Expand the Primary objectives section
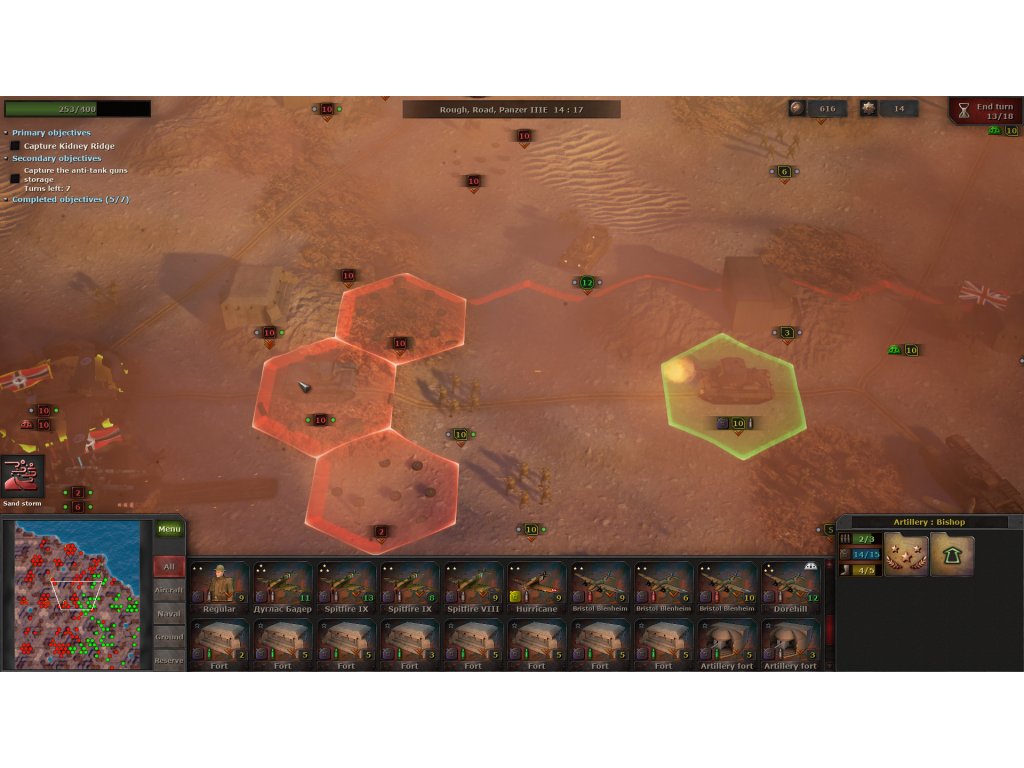 click(51, 133)
